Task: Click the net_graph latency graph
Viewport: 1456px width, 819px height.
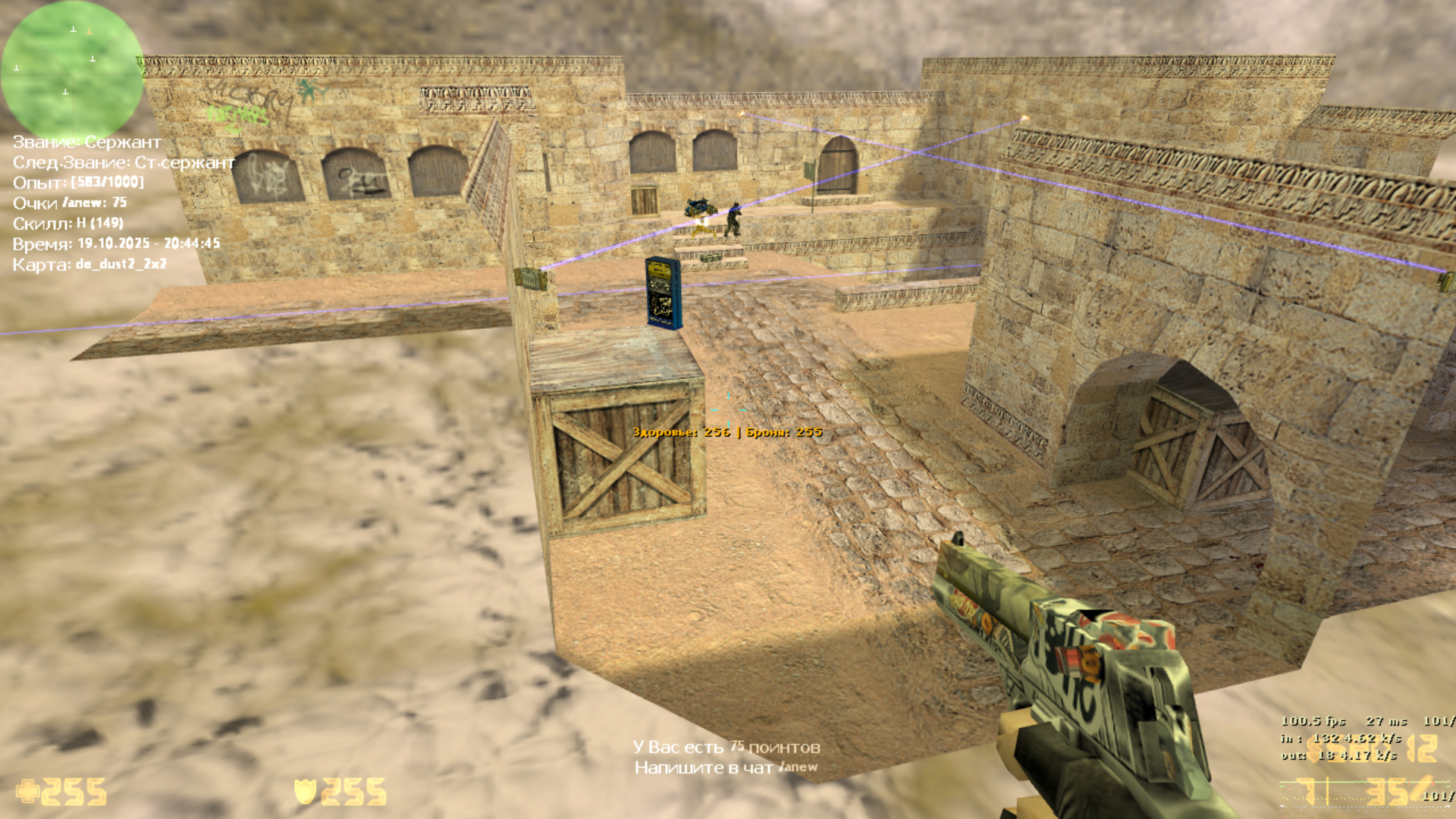Action: point(1350,789)
